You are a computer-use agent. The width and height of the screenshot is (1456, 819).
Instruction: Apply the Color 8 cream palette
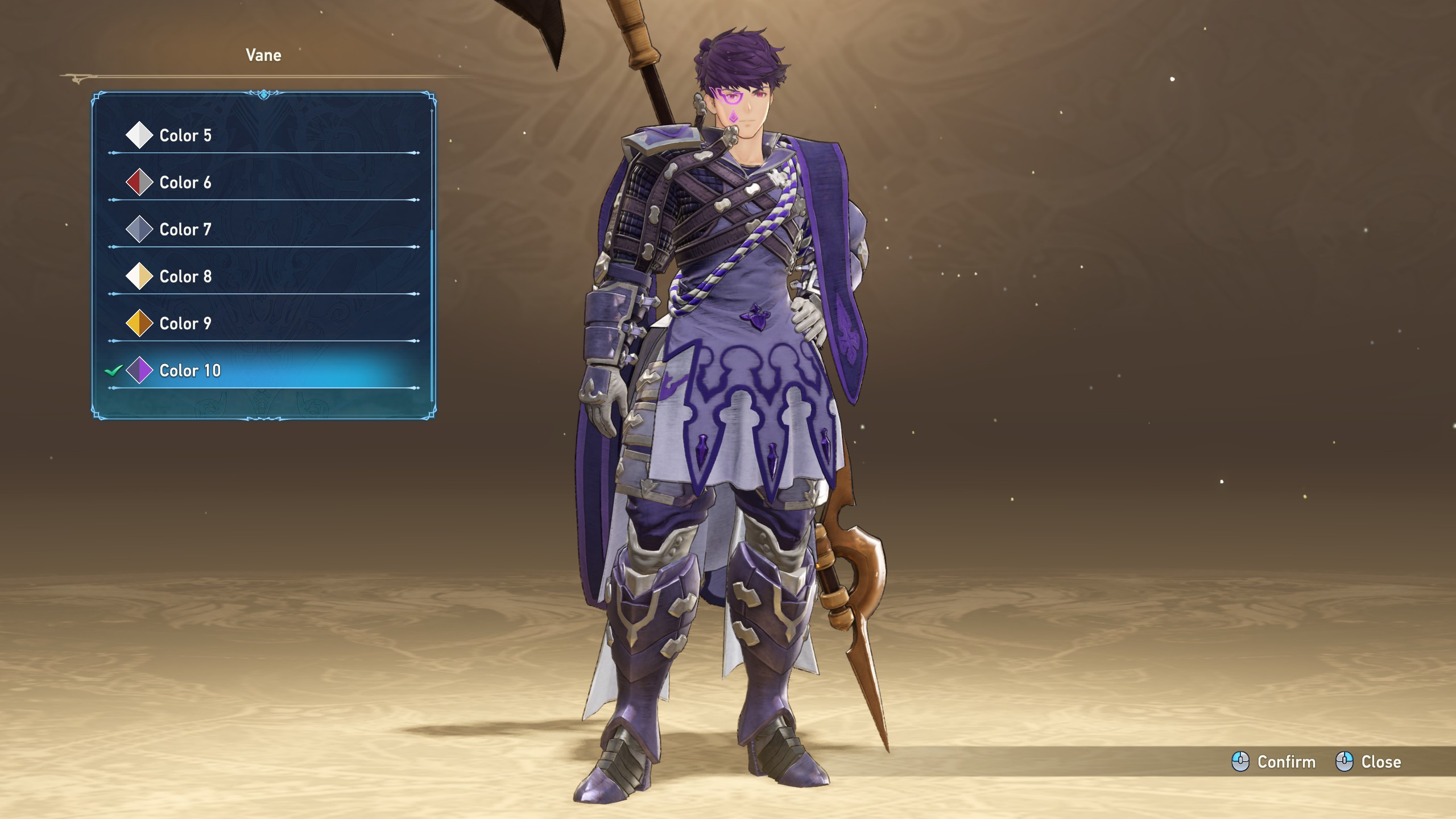(x=185, y=276)
